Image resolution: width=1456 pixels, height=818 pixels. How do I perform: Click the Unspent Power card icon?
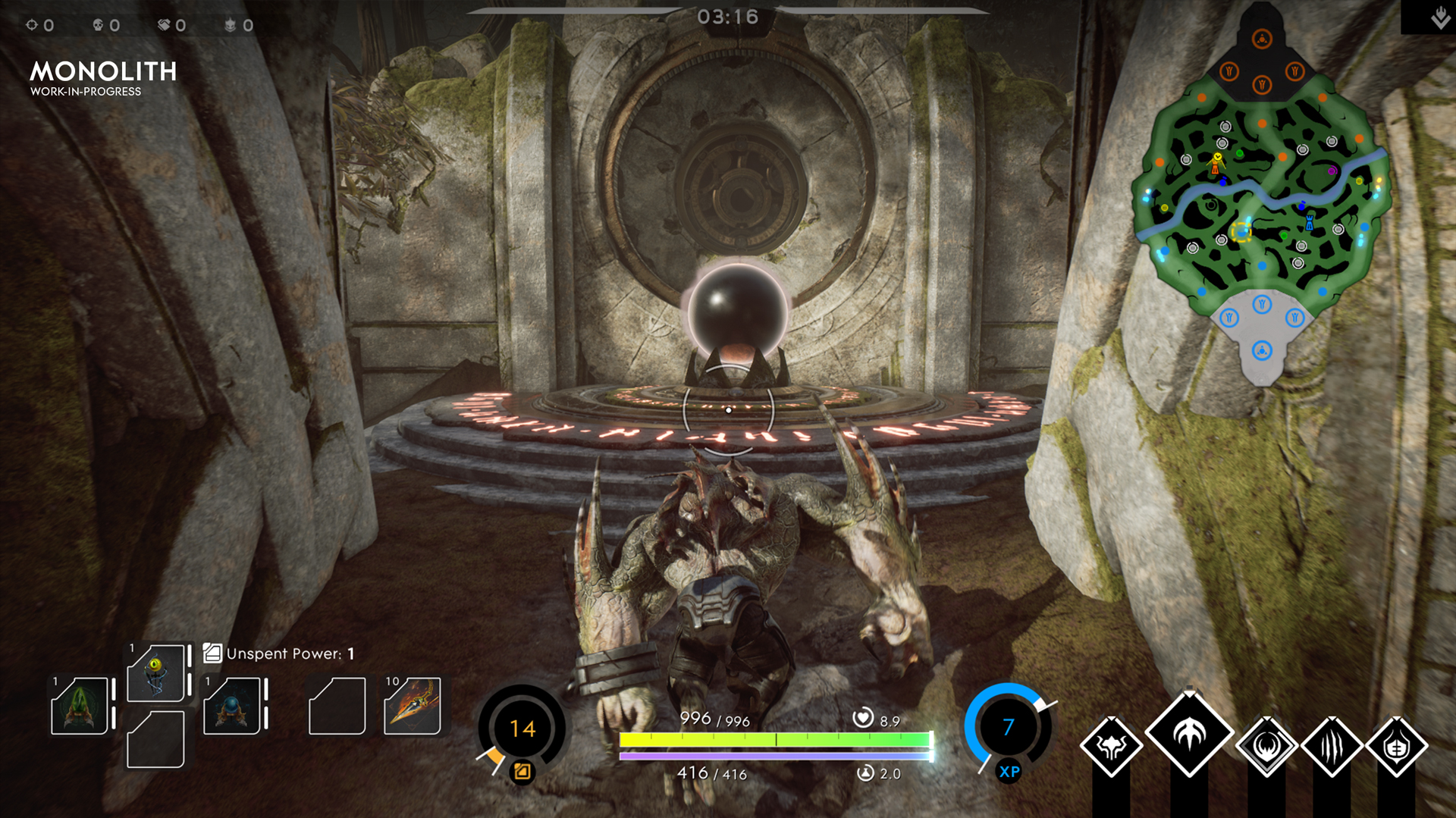pos(212,653)
